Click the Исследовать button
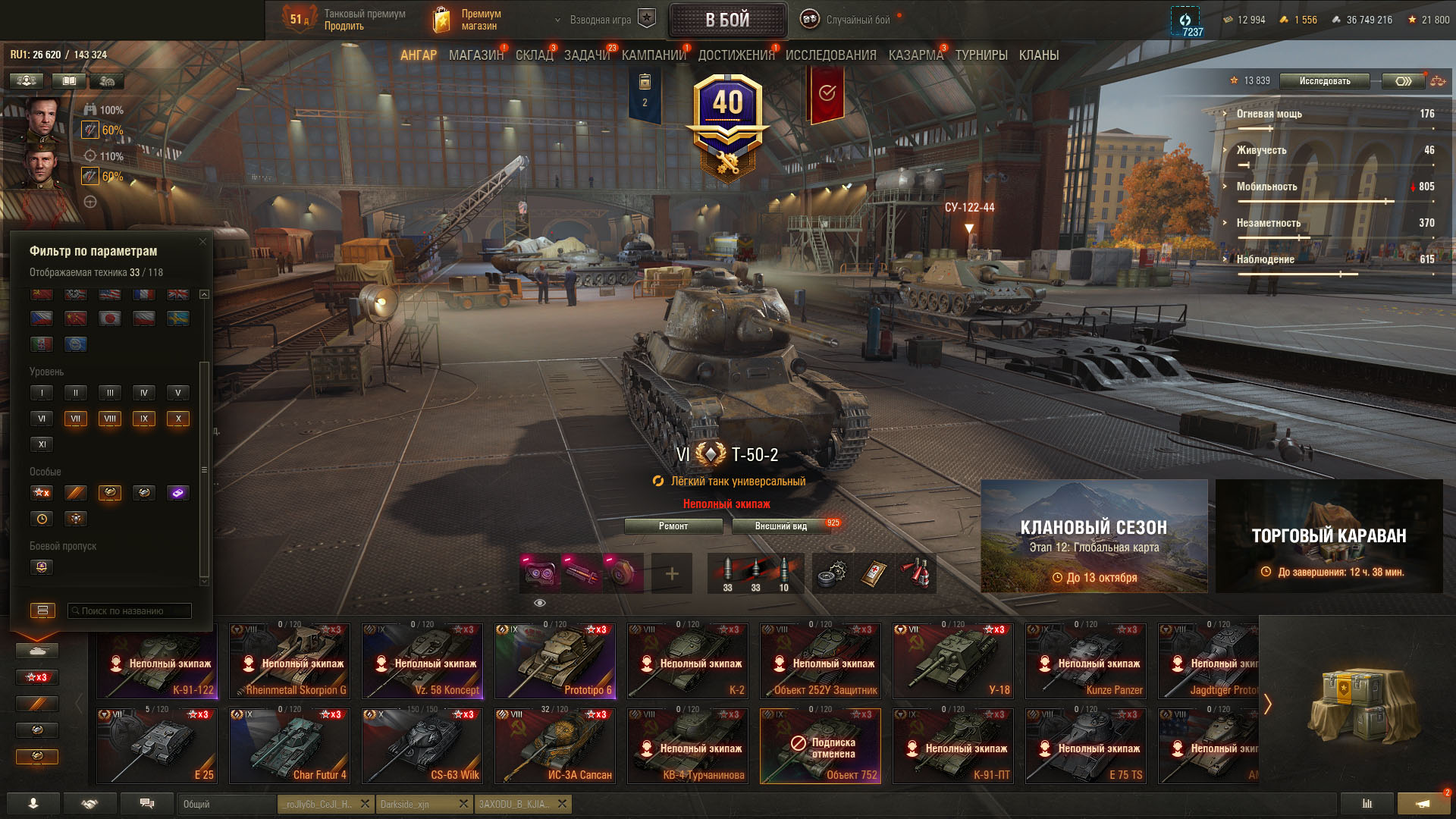The width and height of the screenshot is (1456, 819). 1324,81
